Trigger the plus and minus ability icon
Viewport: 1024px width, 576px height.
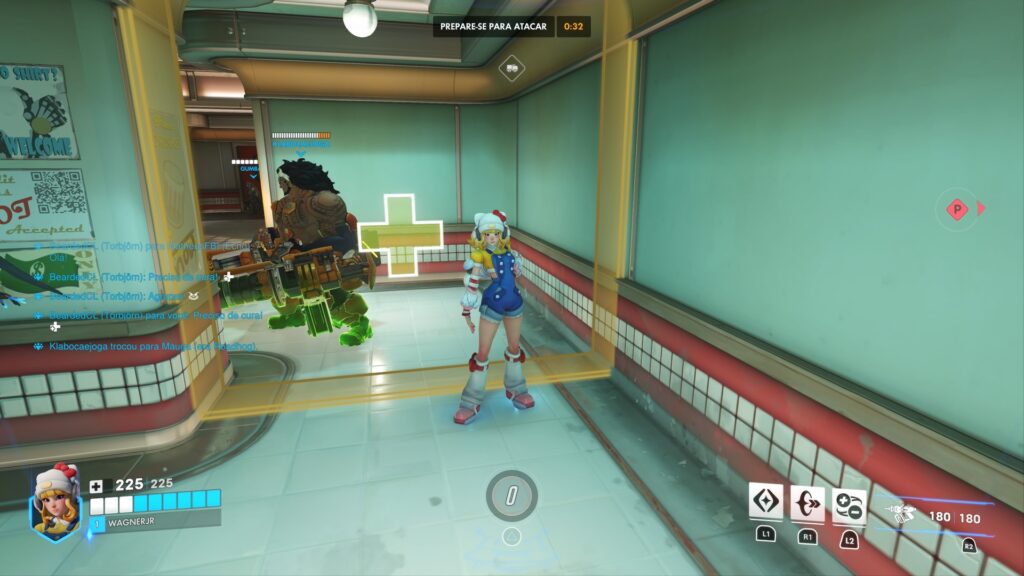coord(849,505)
